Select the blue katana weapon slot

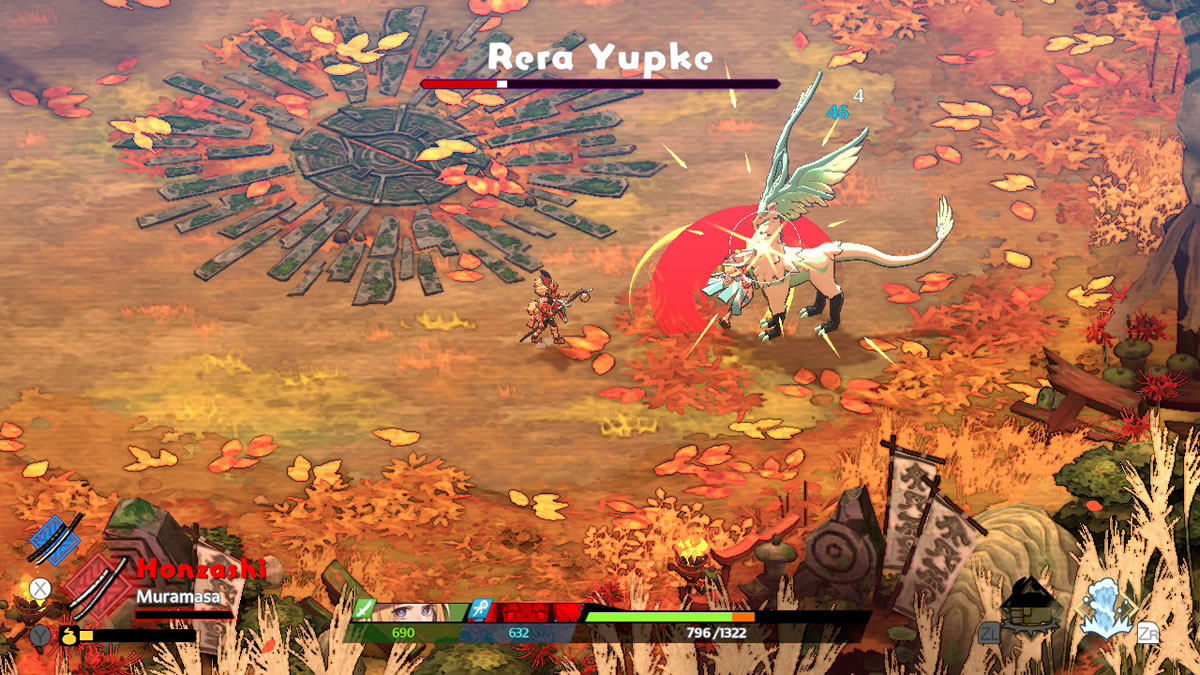[54, 540]
